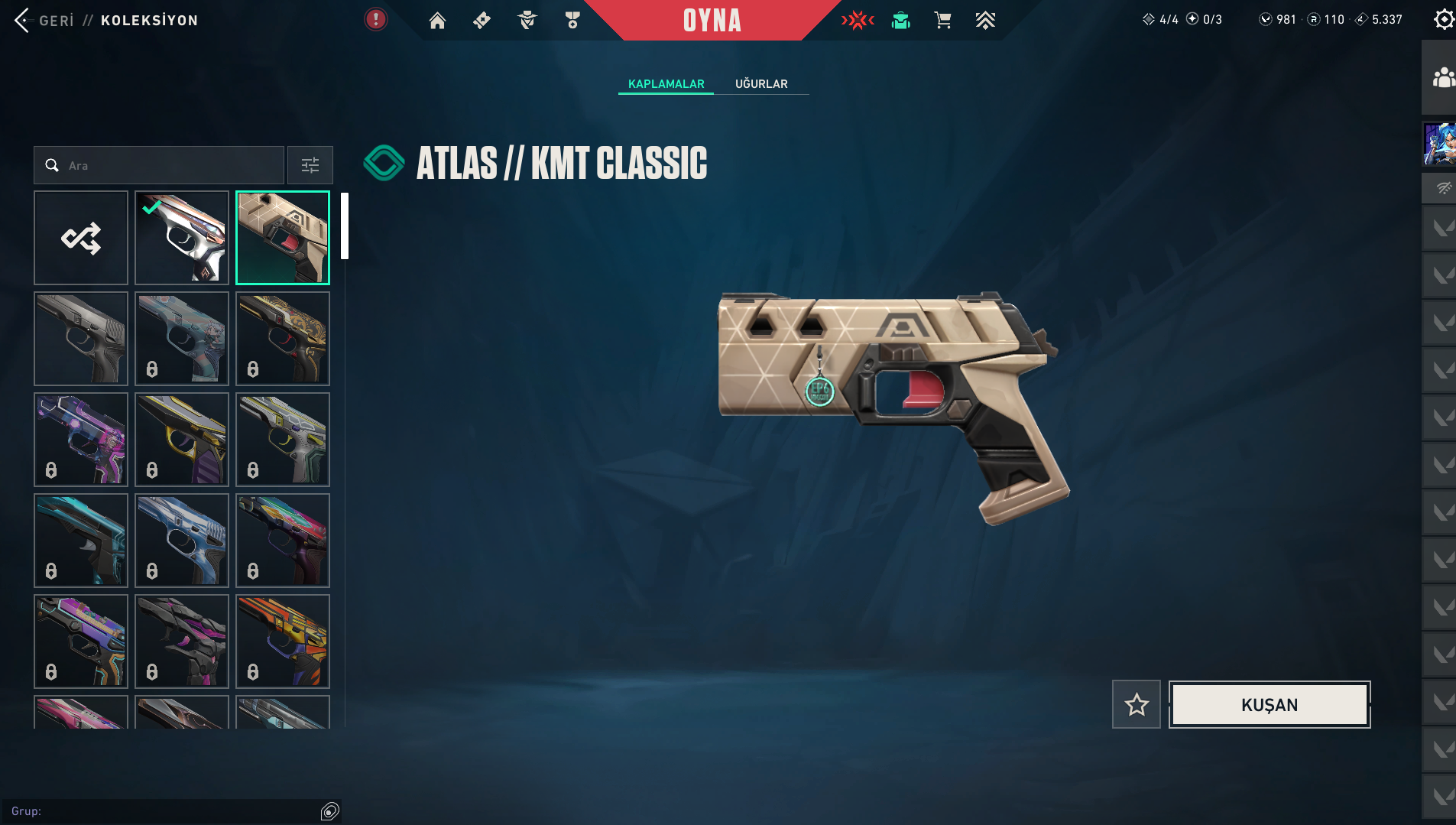
Task: Open the skin filter options
Action: [x=310, y=165]
